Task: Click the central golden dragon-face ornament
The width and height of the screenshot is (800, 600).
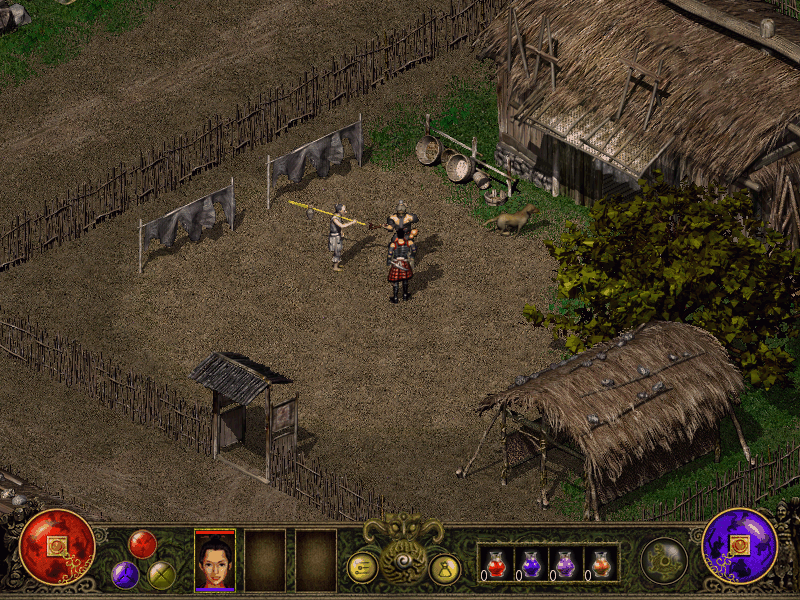Action: [402, 548]
